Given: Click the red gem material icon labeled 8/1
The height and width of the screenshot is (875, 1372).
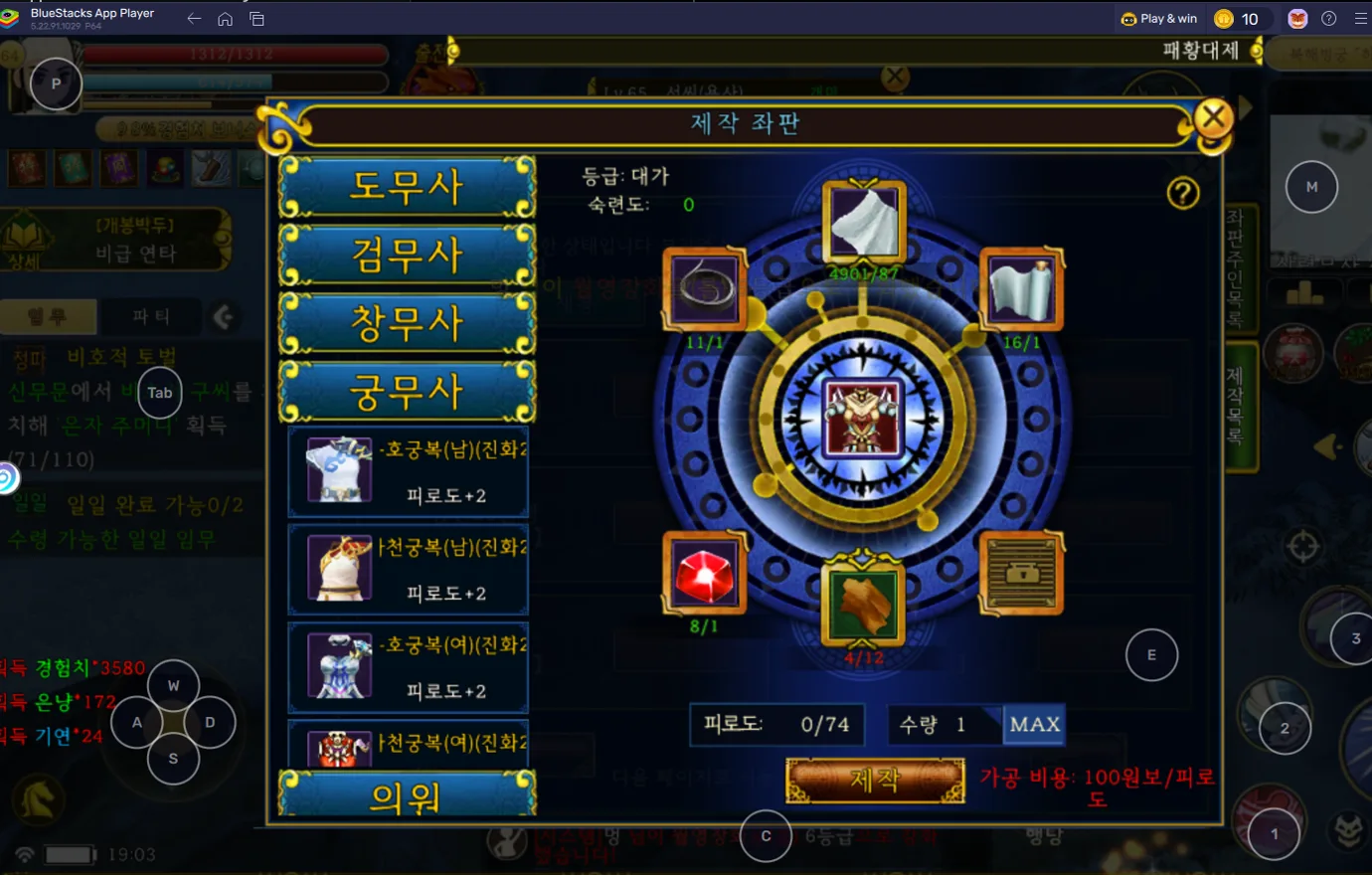Looking at the screenshot, I should point(703,574).
